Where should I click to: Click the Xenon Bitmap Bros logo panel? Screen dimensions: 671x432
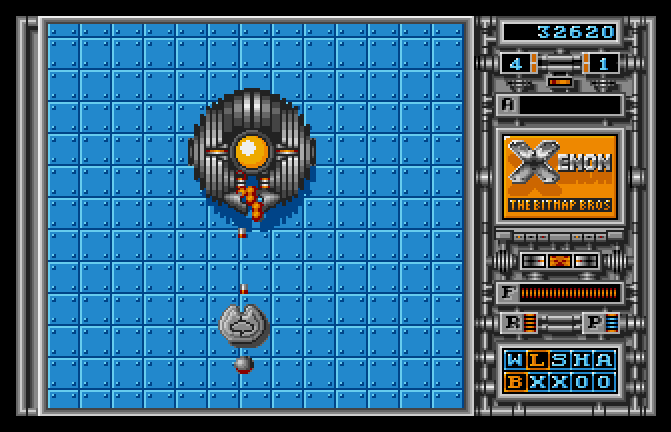tap(560, 175)
